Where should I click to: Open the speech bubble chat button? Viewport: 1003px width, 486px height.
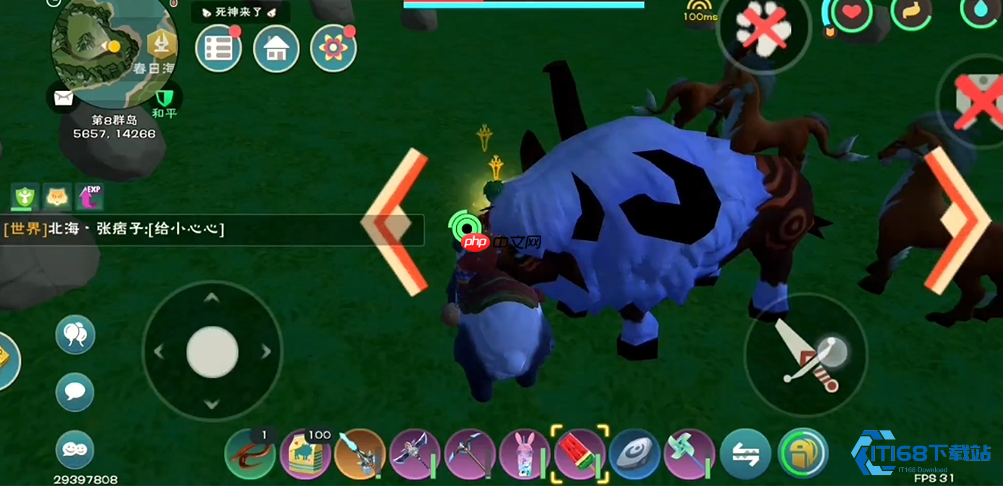(x=74, y=391)
